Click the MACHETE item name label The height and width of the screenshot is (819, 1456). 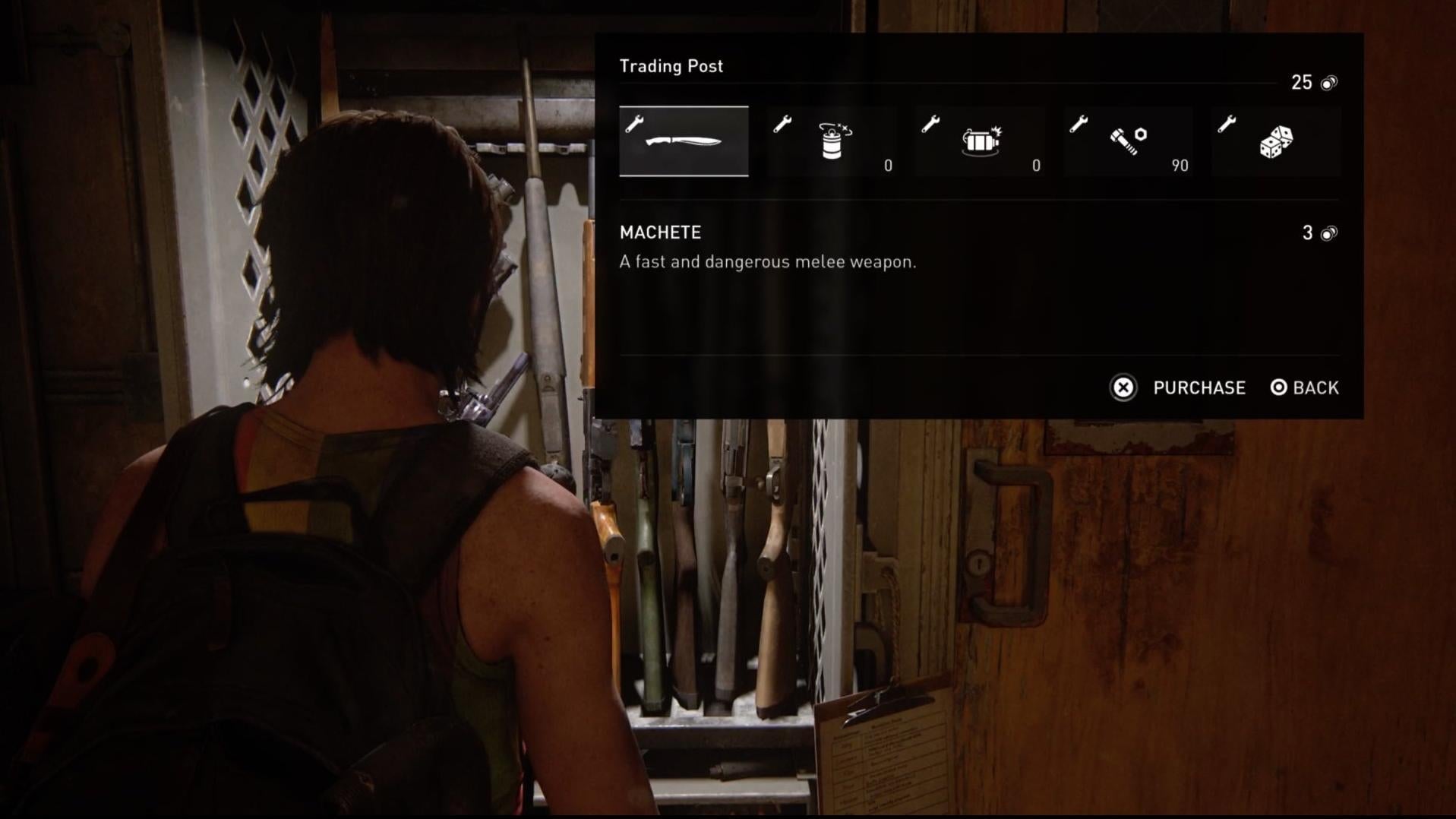pos(660,232)
